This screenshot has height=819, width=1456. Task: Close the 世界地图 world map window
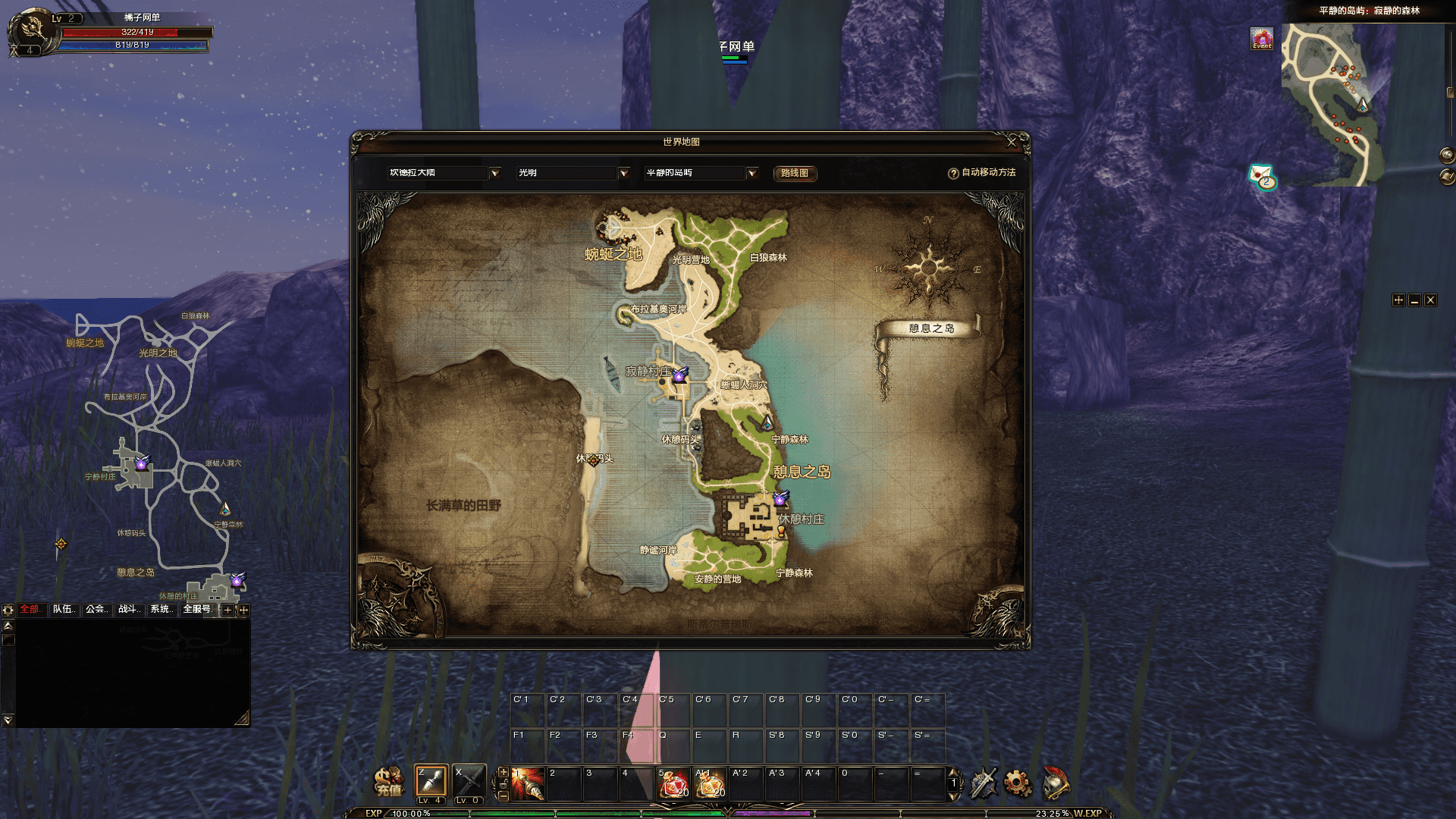1011,142
